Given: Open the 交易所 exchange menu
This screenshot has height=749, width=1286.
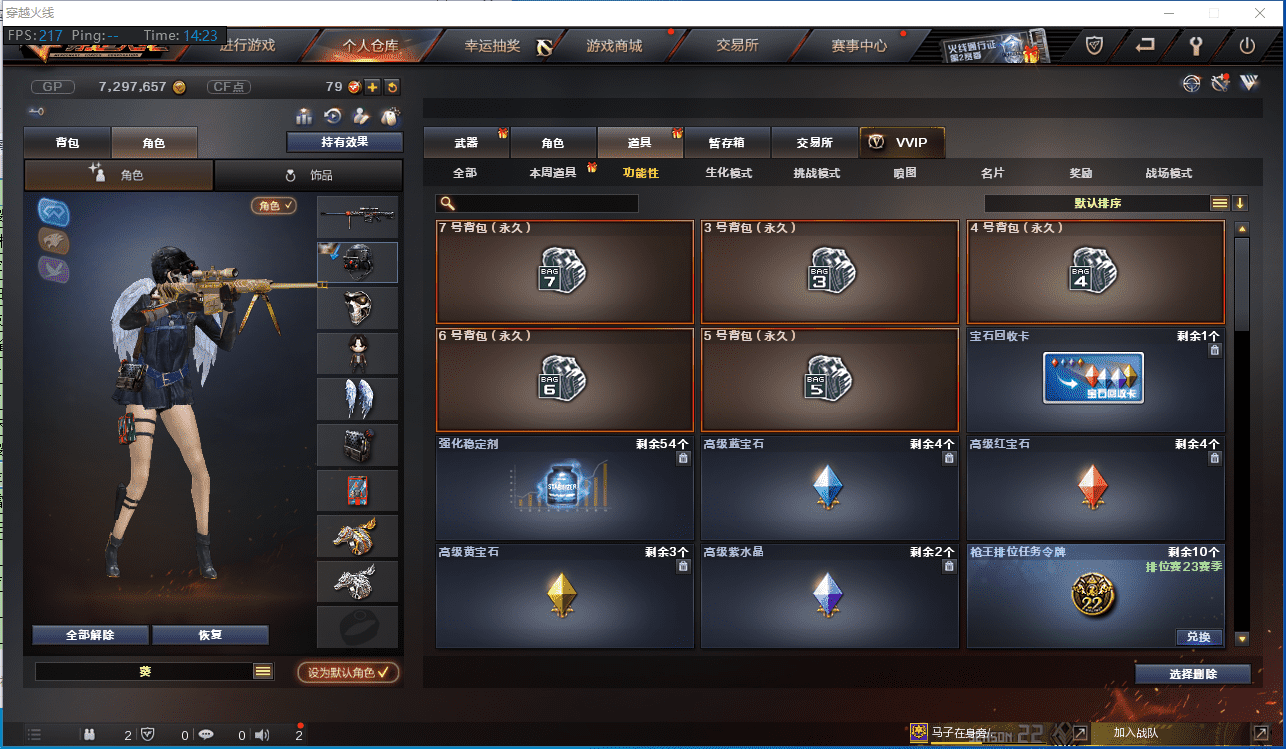Looking at the screenshot, I should (x=737, y=46).
